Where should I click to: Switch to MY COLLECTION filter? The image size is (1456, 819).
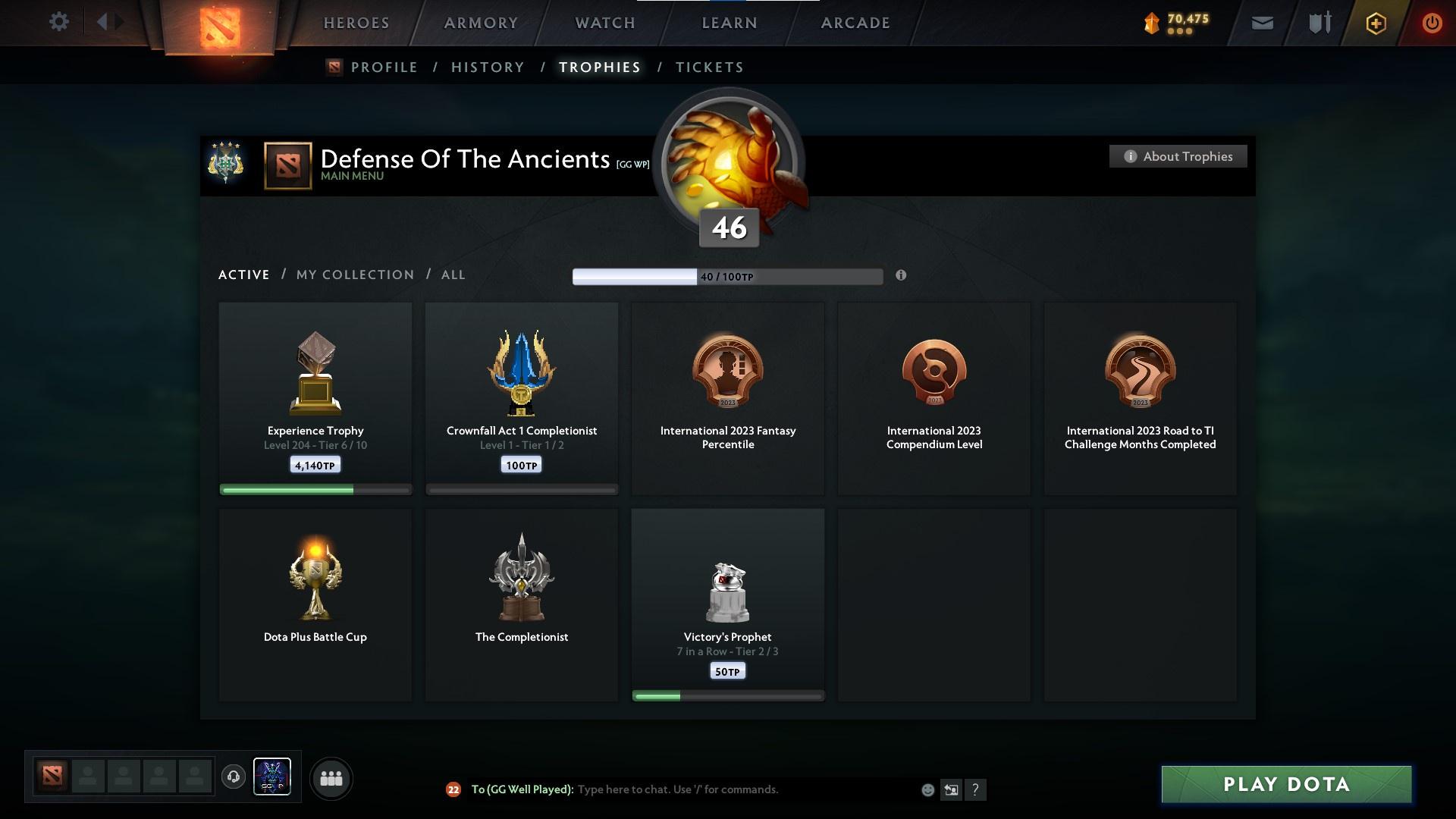pyautogui.click(x=354, y=275)
